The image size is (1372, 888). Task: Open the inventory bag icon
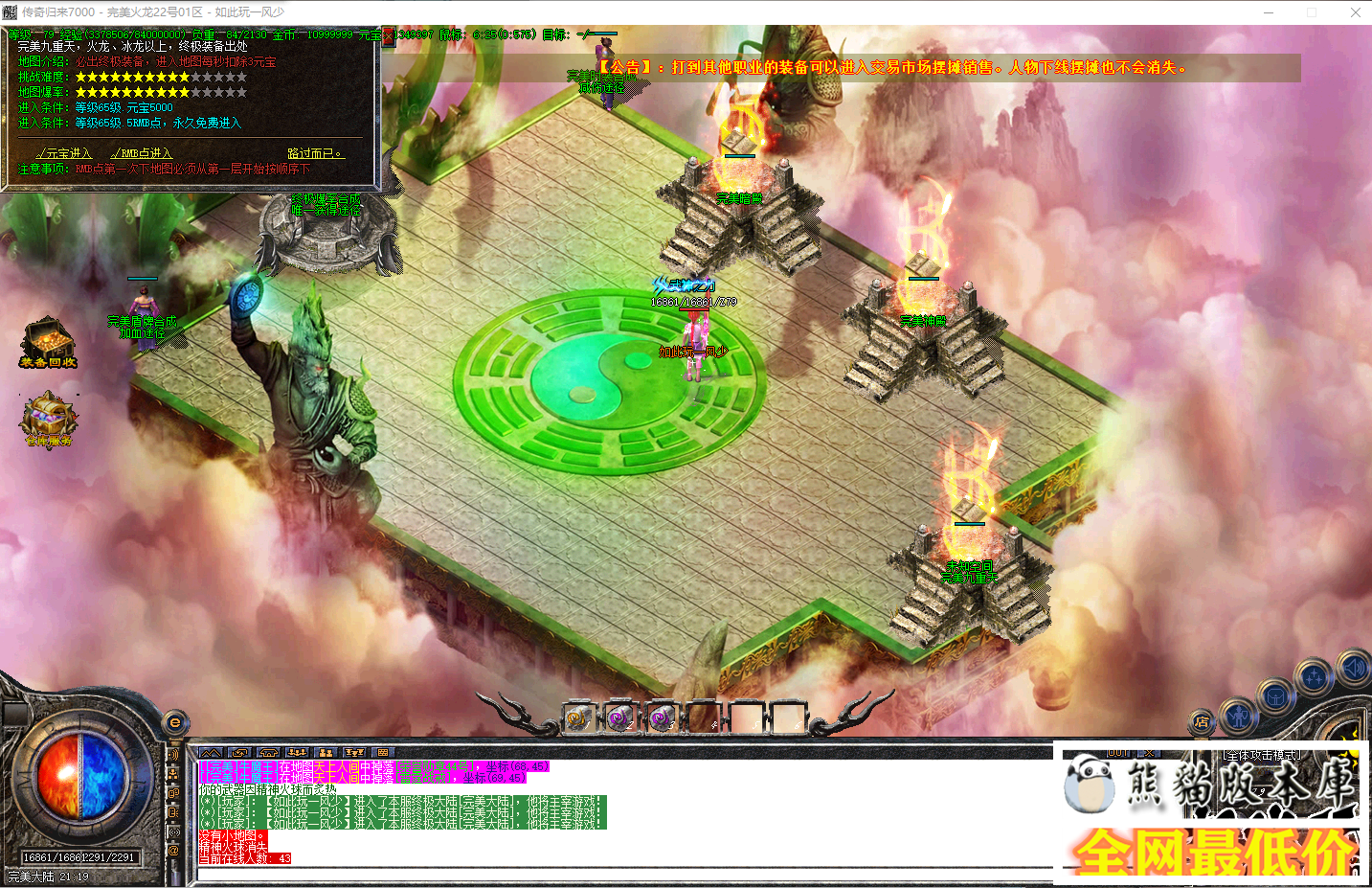pos(1275,698)
